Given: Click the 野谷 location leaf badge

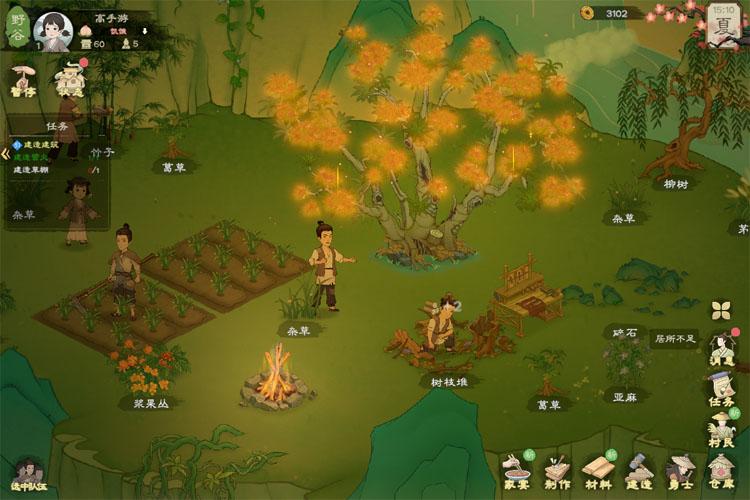Looking at the screenshot, I should 17,24.
